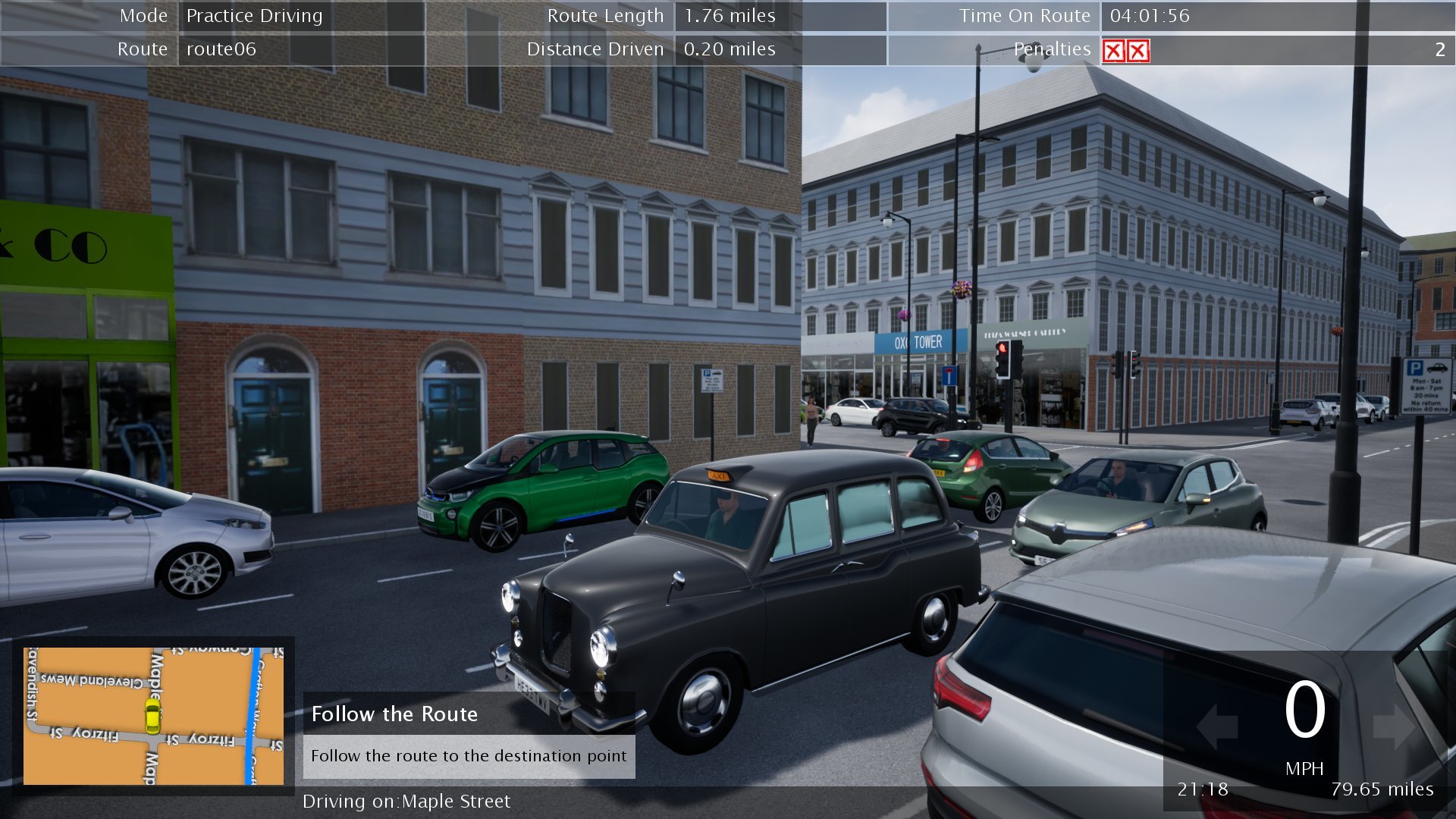Click the street minimap
This screenshot has height=819, width=1456.
(153, 715)
